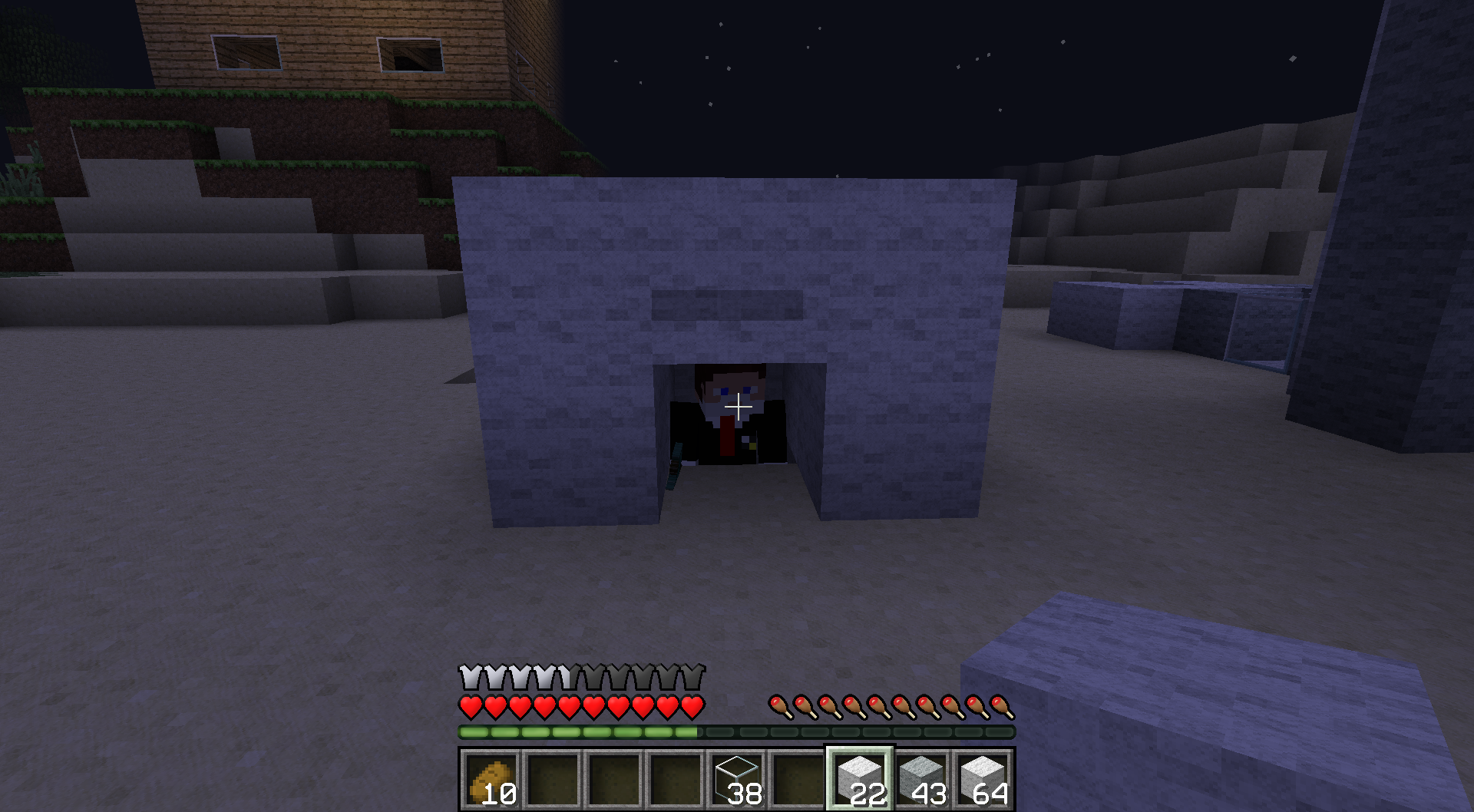Screen dimensions: 1474x812
Task: Select the glass block slot with 38
Action: (x=737, y=779)
